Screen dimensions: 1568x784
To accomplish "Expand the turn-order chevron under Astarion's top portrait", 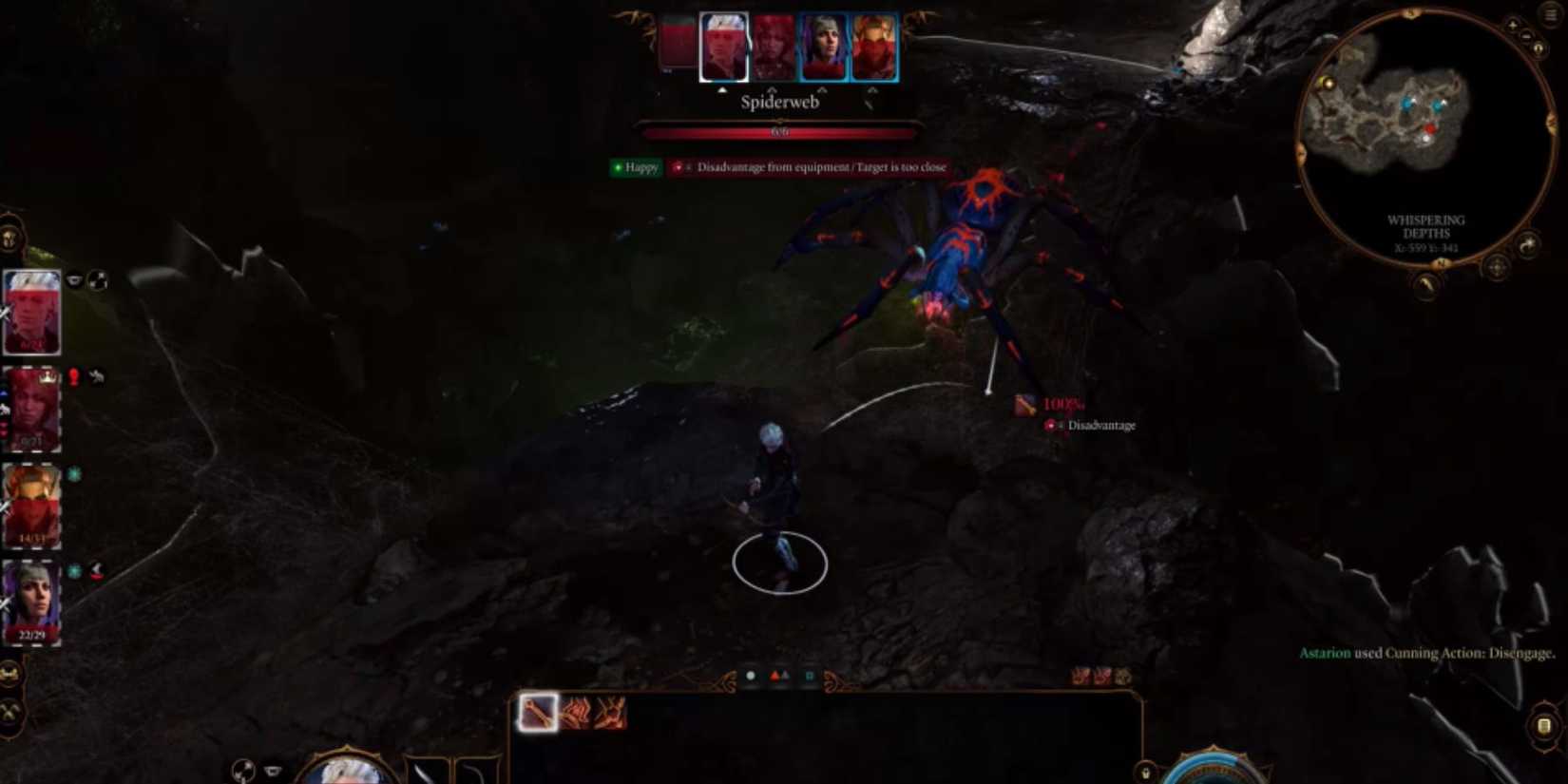I will pyautogui.click(x=722, y=88).
